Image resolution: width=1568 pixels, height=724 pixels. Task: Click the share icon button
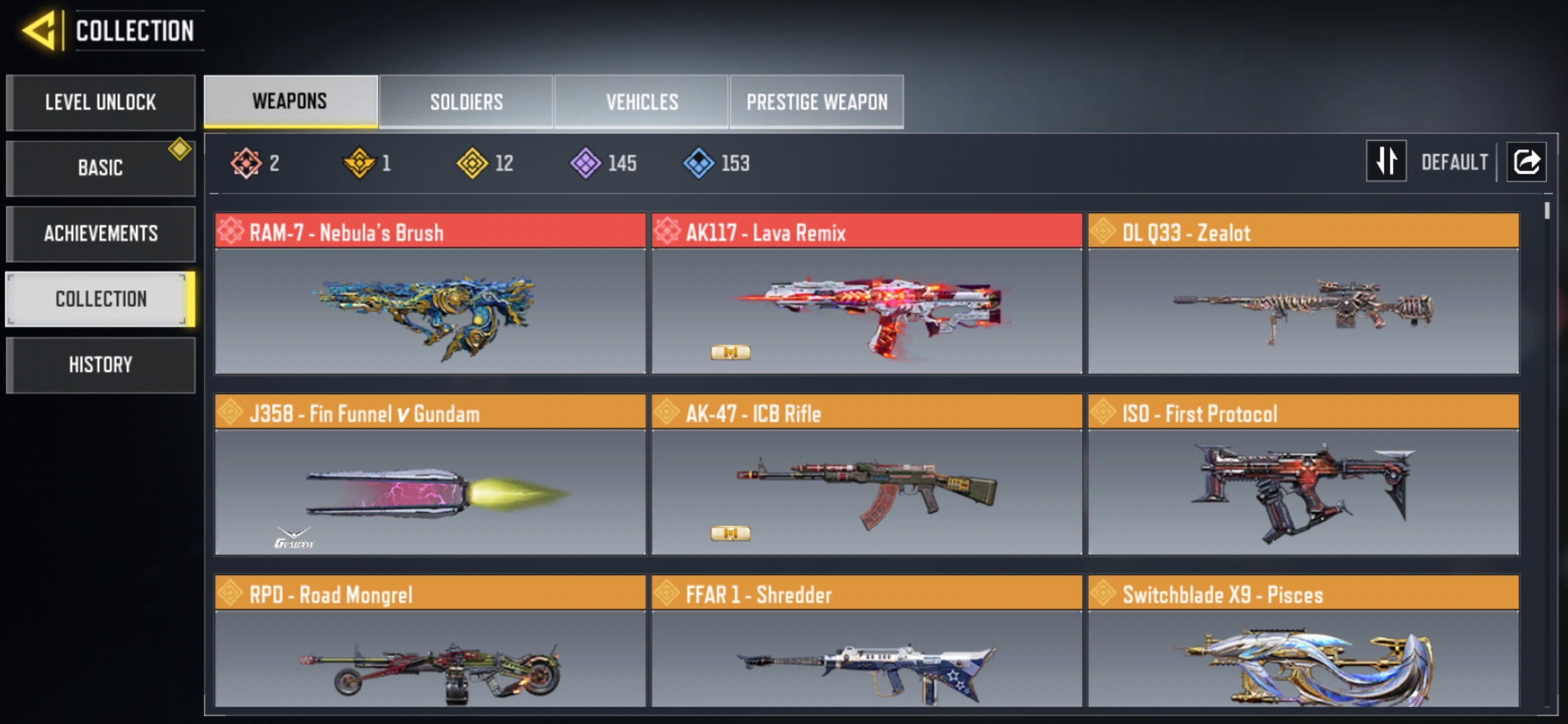coord(1526,162)
